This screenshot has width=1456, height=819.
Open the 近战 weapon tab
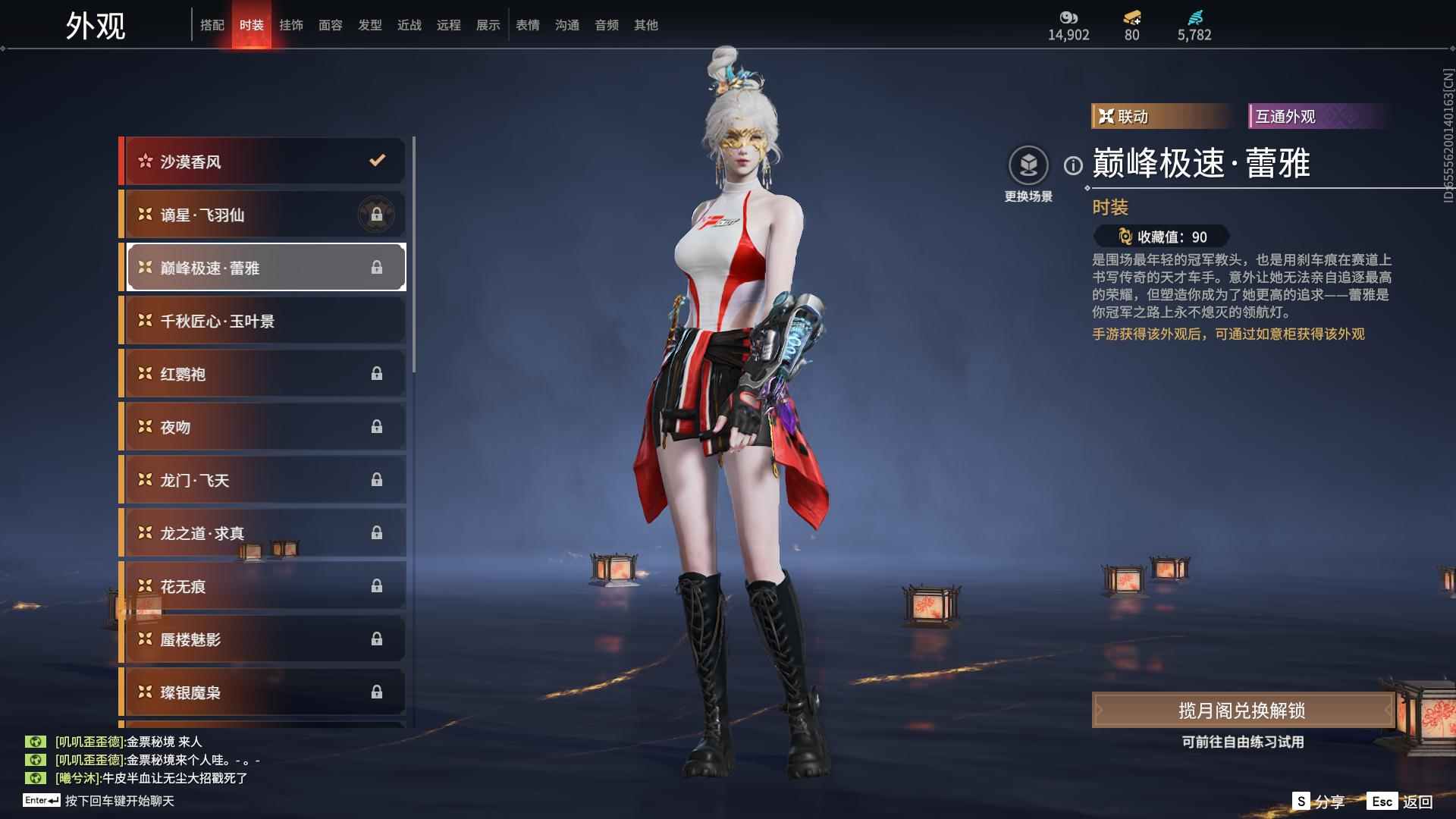[x=409, y=25]
